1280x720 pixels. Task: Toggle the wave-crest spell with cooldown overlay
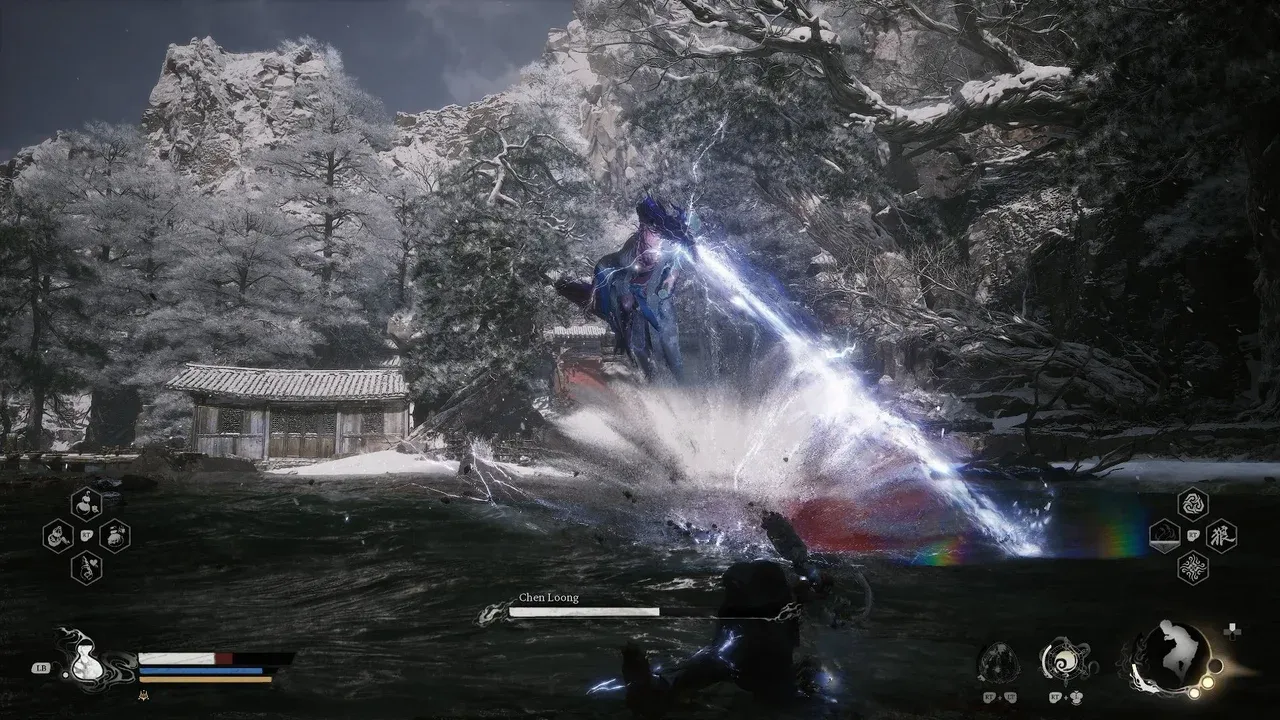[x=1165, y=537]
